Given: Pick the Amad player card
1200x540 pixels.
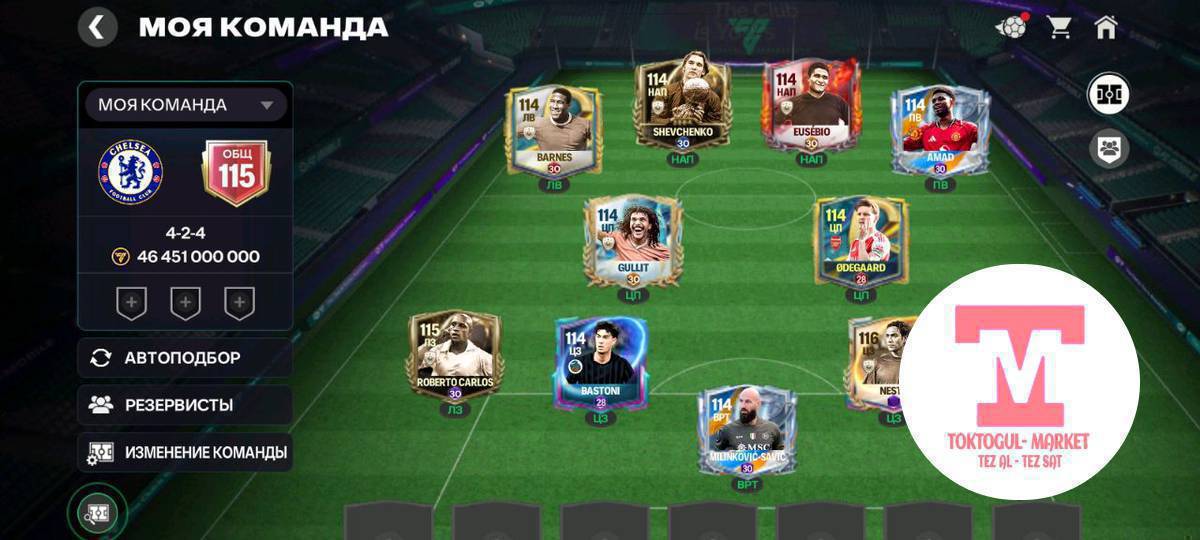Looking at the screenshot, I should pos(939,132).
